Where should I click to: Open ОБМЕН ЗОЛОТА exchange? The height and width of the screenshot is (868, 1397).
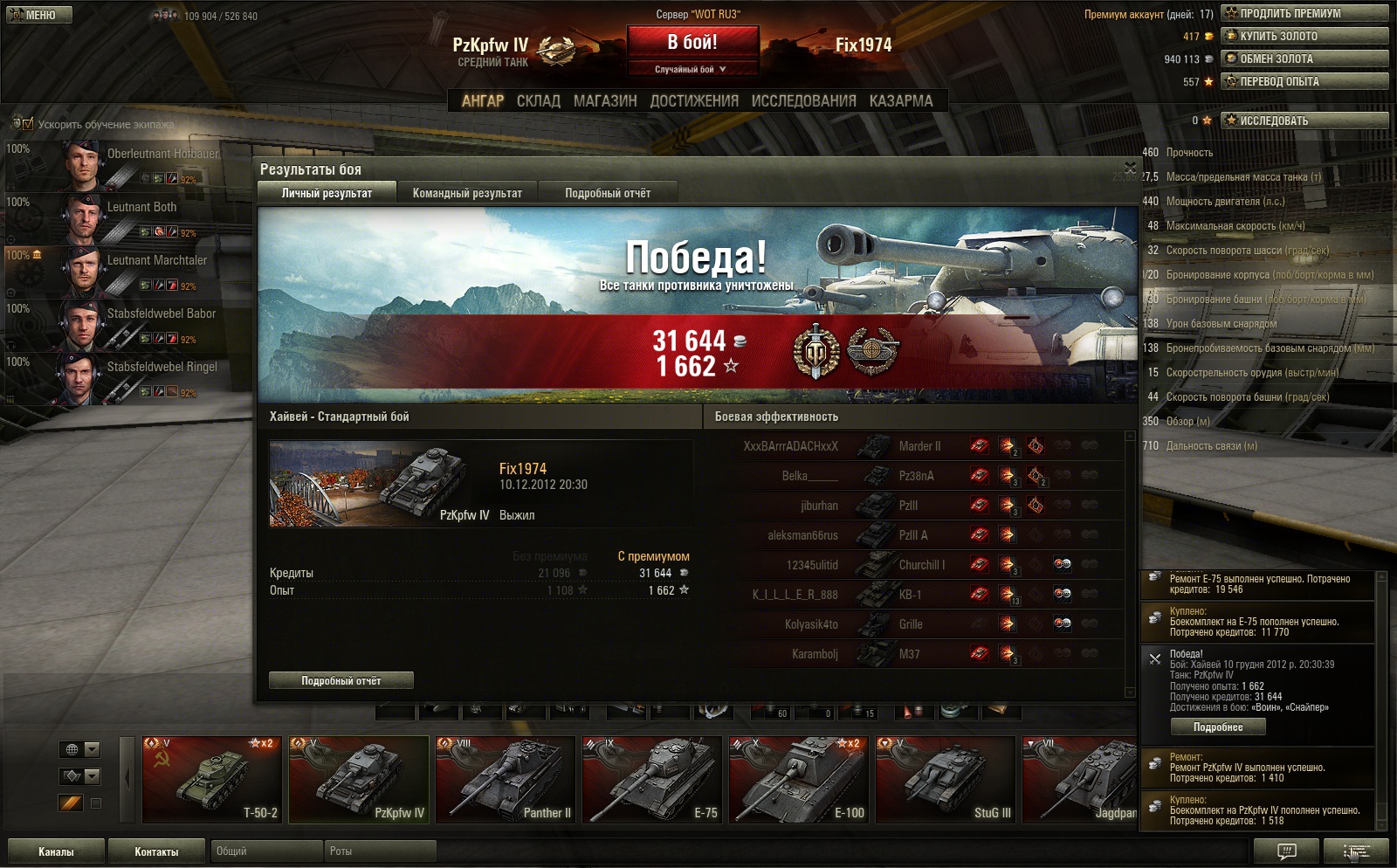pyautogui.click(x=1304, y=59)
